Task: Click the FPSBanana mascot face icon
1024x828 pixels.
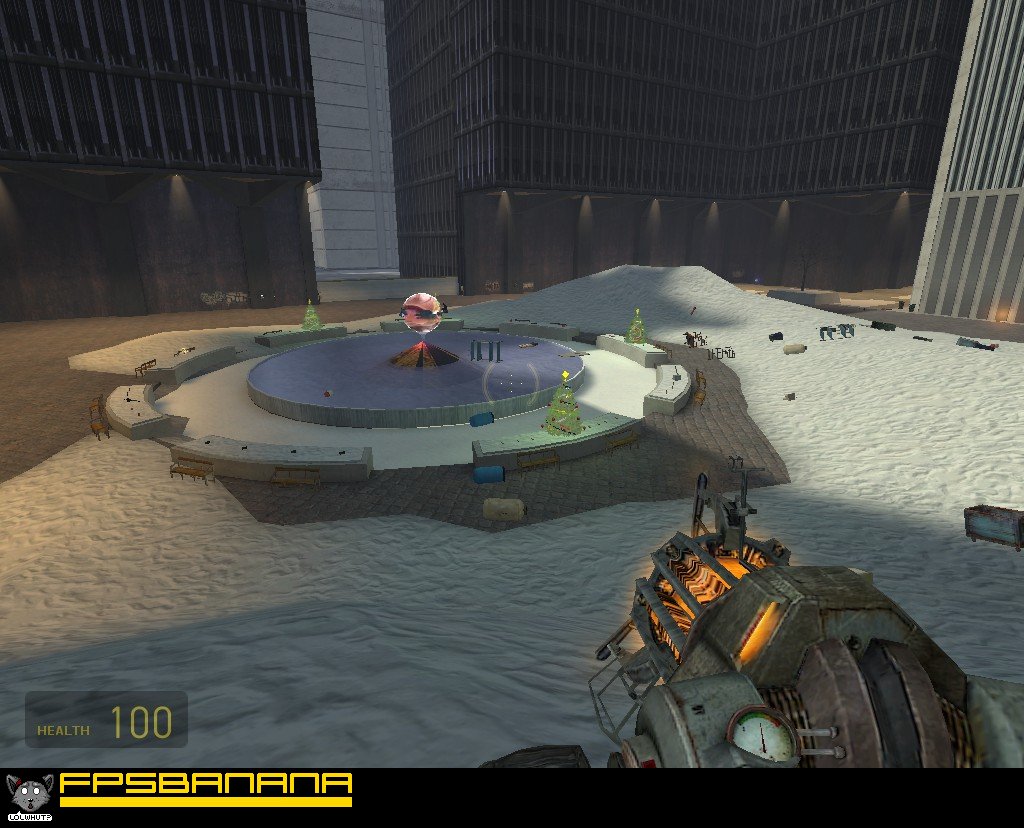Action: [28, 794]
